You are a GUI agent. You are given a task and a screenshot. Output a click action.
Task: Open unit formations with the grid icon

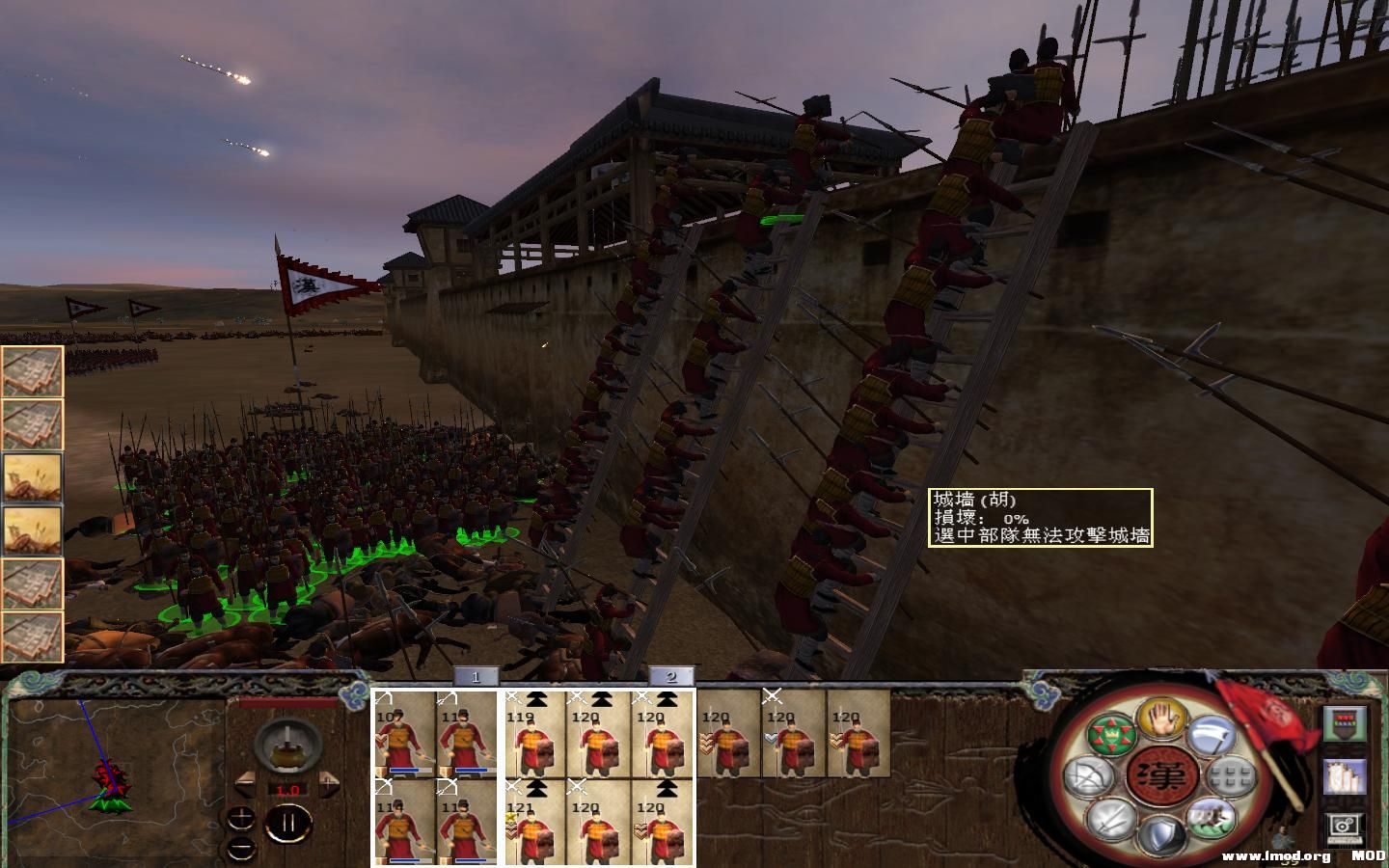[x=1230, y=777]
